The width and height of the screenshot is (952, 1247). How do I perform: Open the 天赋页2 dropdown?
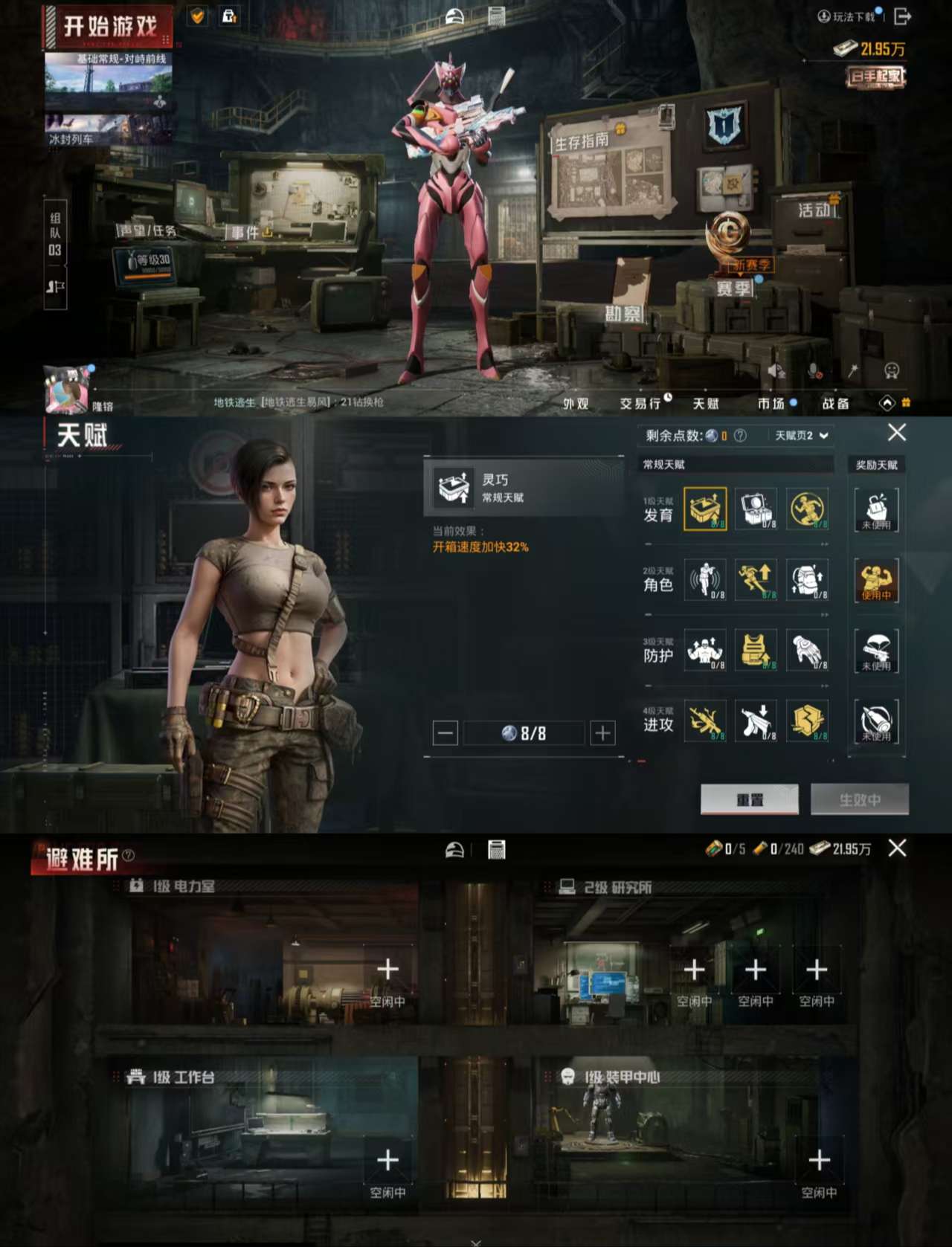tap(802, 435)
